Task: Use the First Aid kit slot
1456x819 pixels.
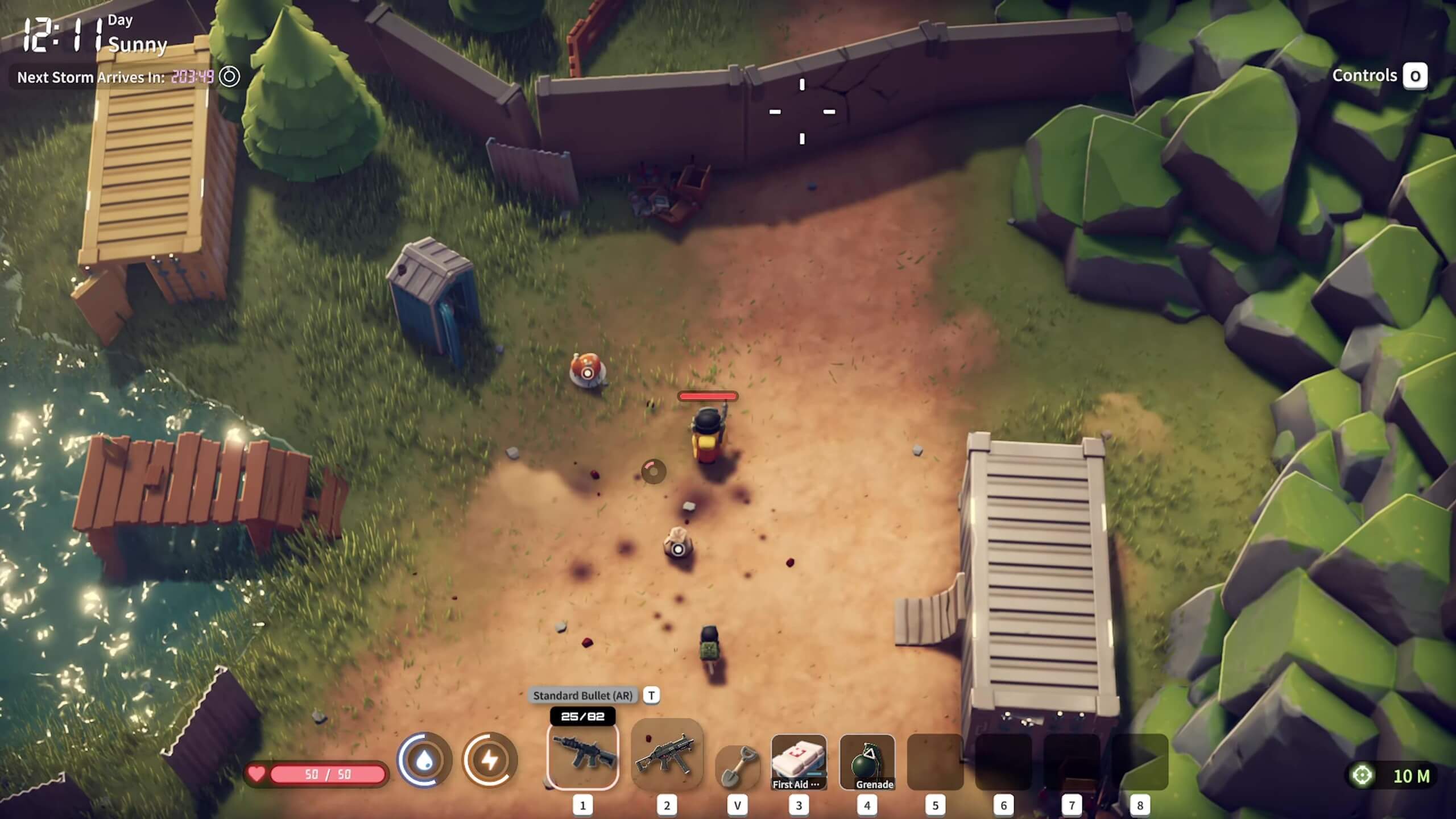Action: tap(799, 762)
